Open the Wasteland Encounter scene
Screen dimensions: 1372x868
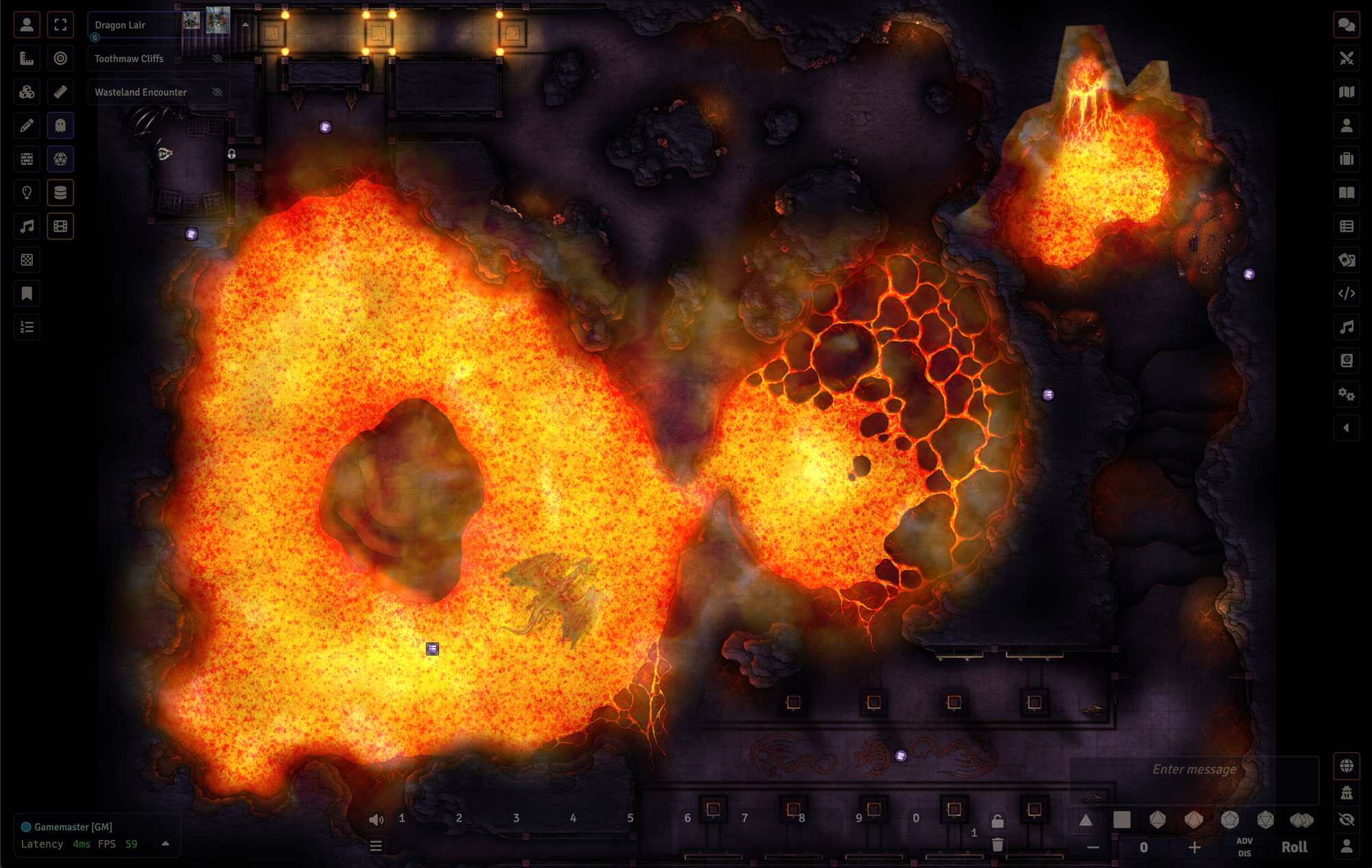tap(141, 93)
